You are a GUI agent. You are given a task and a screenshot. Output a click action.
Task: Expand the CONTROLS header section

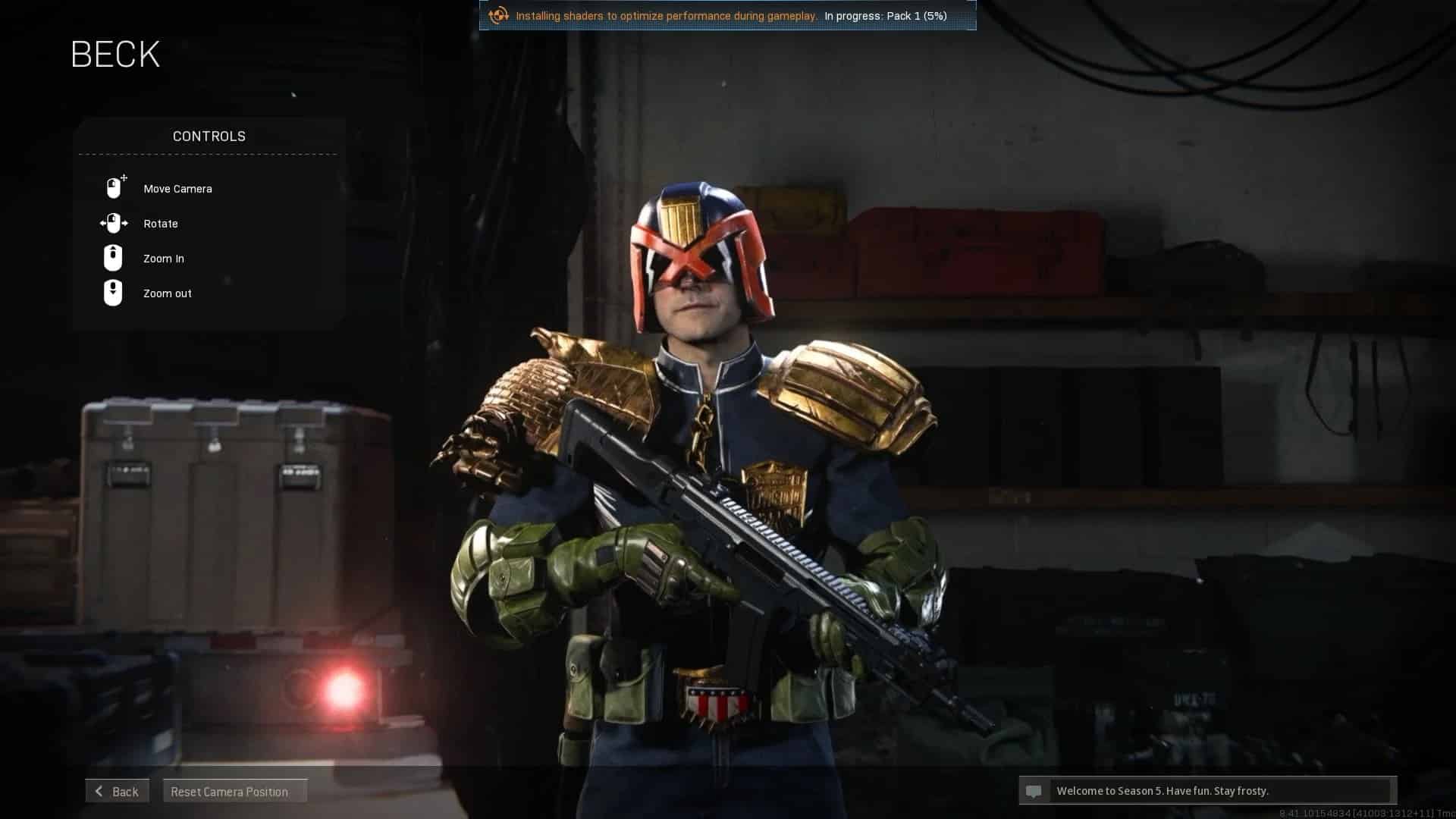[x=209, y=136]
